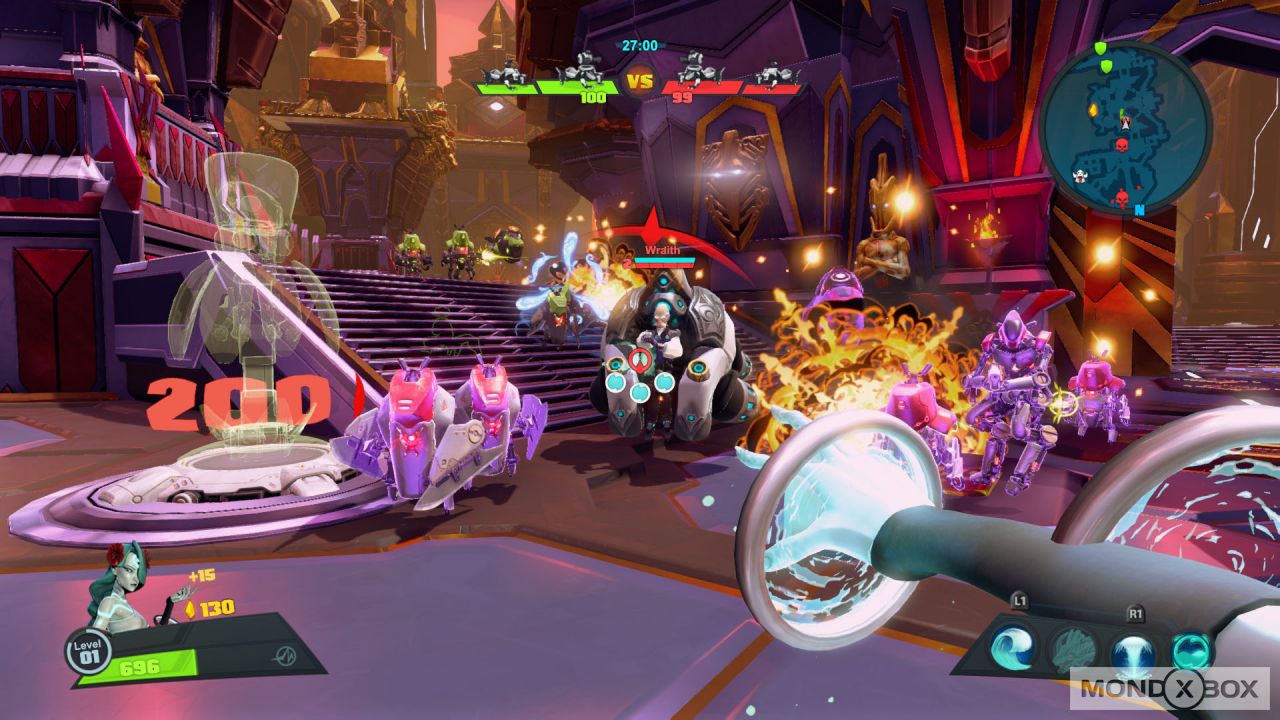This screenshot has height=720, width=1280.
Task: Click the shield emblem above the minimap
Action: coord(1100,49)
